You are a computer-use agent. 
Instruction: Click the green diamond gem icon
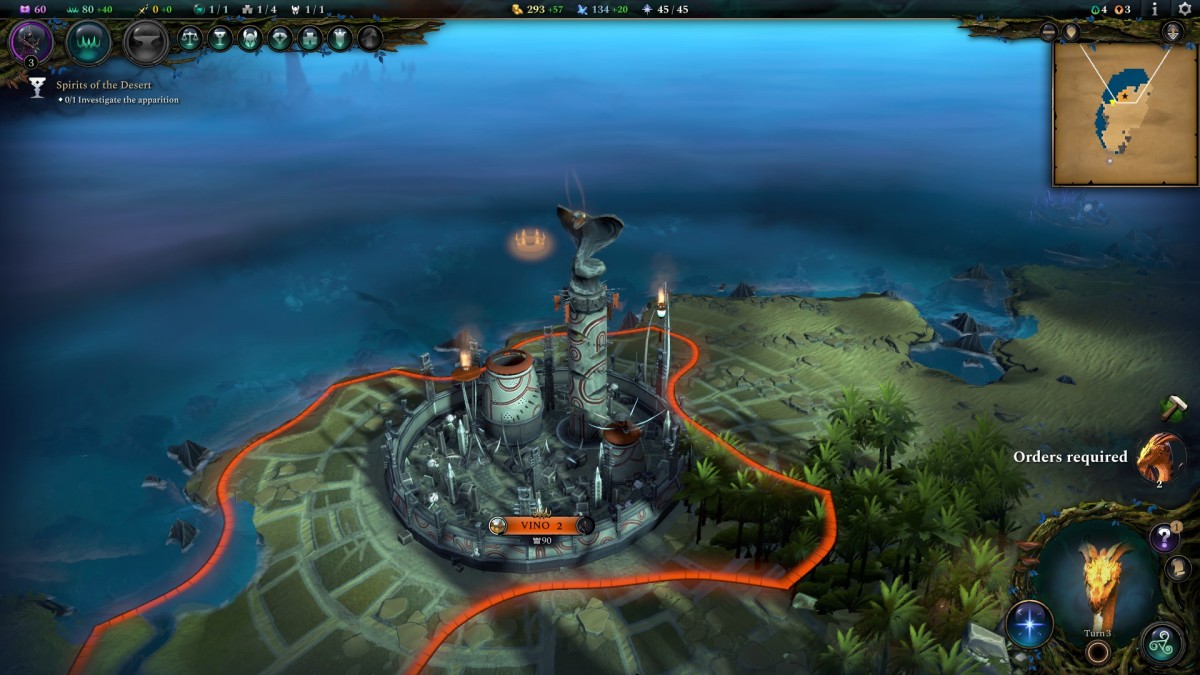pos(280,39)
